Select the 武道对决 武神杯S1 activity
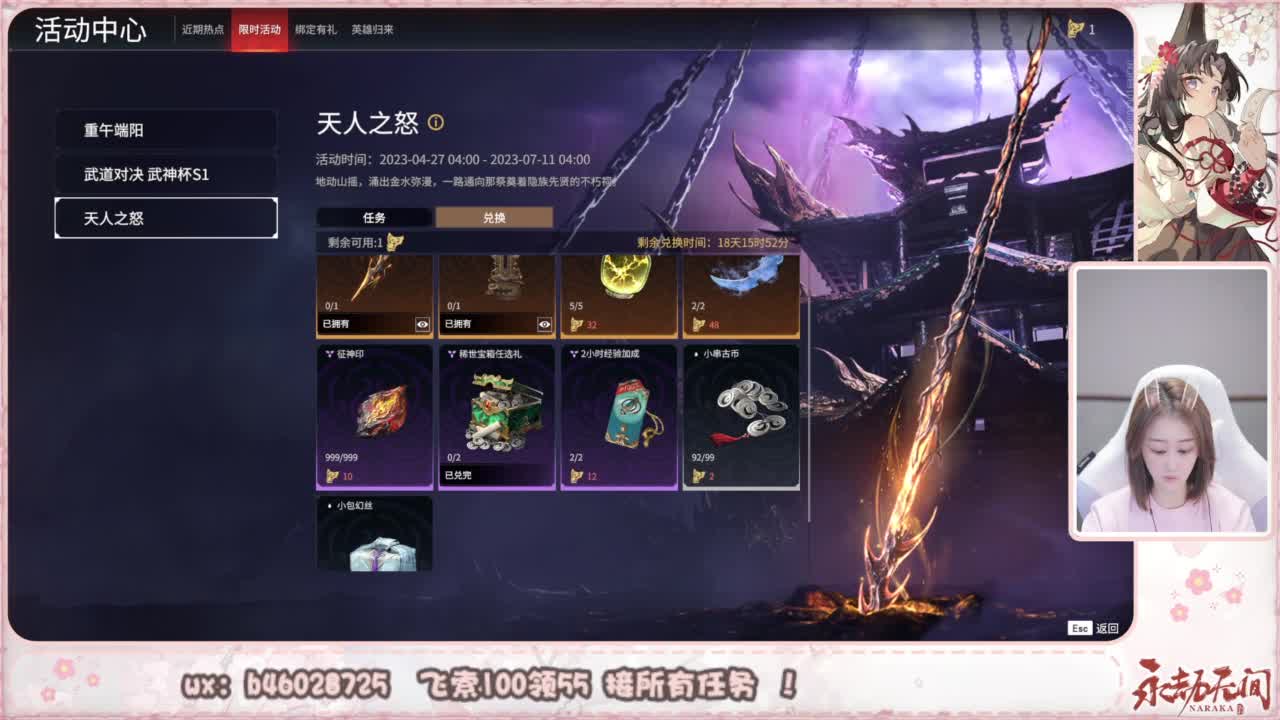Screen dimensions: 1280x720 166,175
